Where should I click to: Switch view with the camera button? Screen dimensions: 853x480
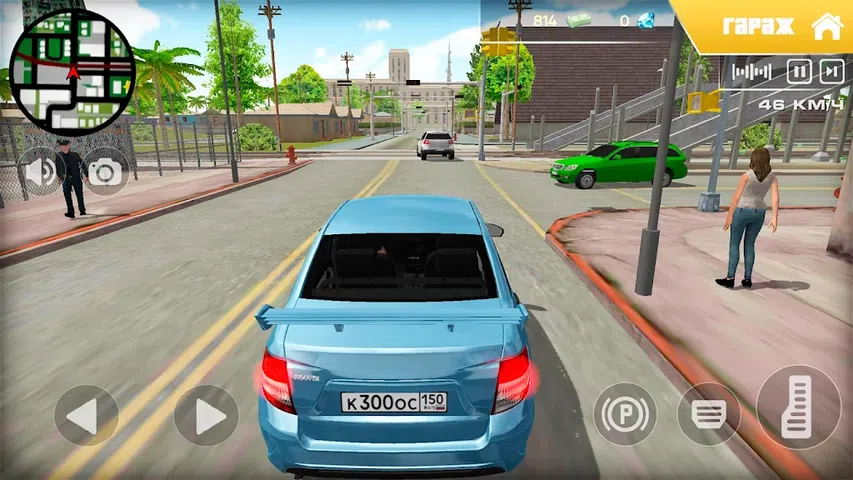click(104, 172)
